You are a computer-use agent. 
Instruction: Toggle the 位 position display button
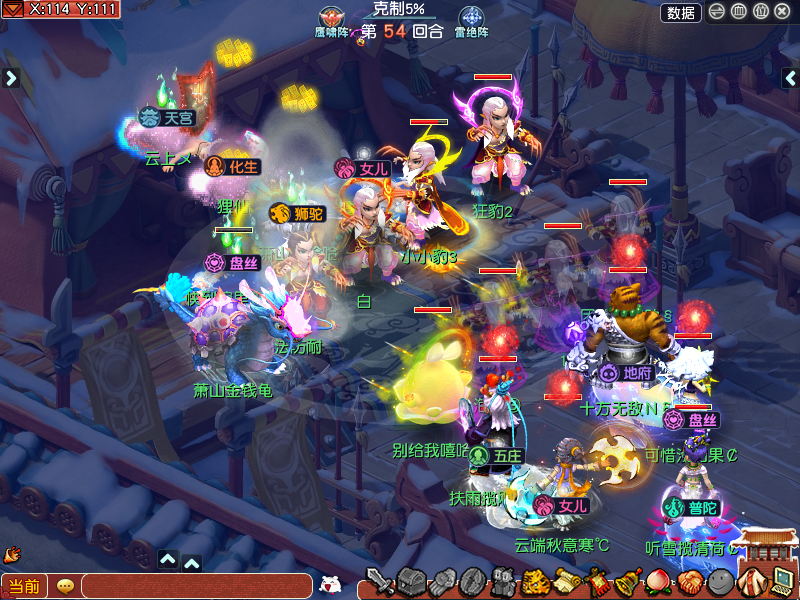[x=760, y=12]
